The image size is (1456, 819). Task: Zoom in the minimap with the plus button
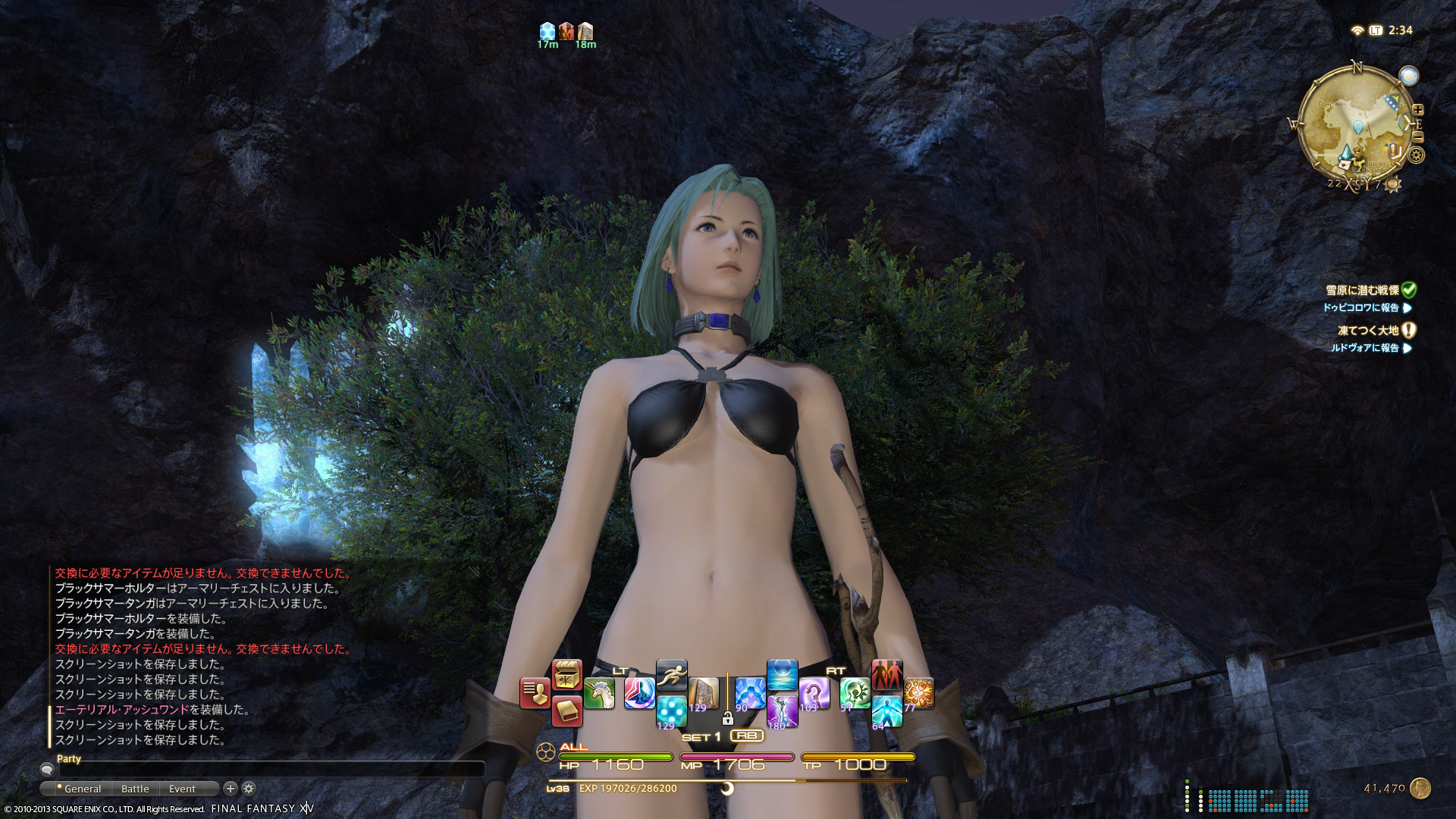1418,110
